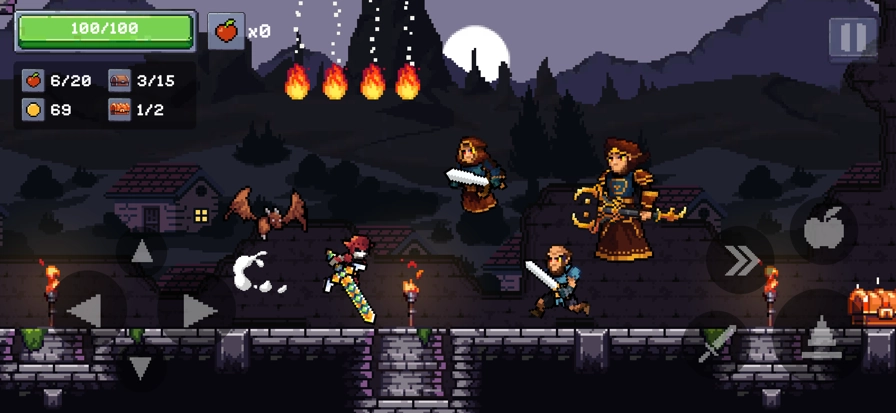
Task: Tap the down arrow on the d-pad
Action: coord(141,367)
